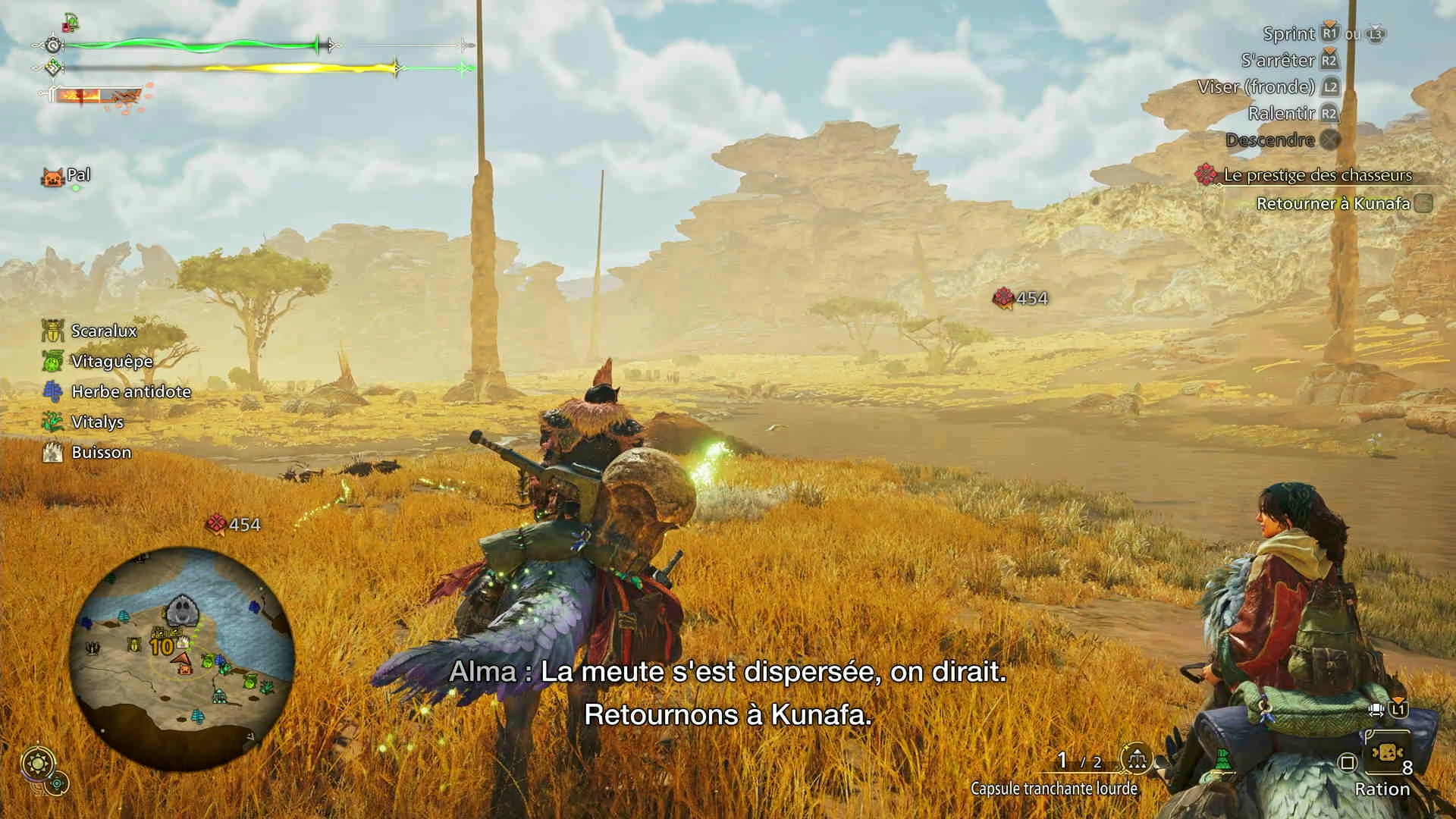
Task: Open the circular minimap
Action: tap(182, 658)
